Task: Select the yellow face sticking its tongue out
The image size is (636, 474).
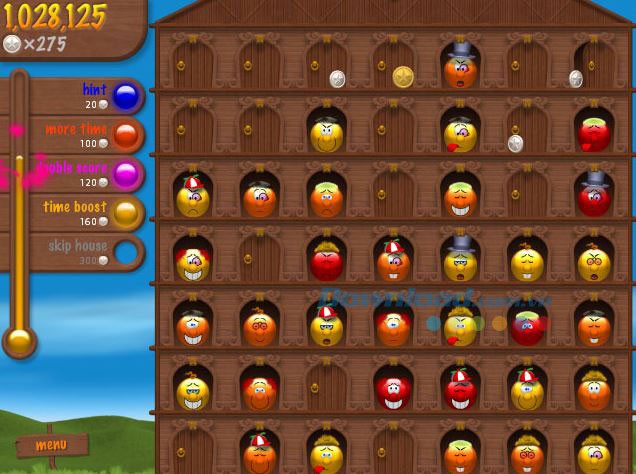Action: [460, 137]
